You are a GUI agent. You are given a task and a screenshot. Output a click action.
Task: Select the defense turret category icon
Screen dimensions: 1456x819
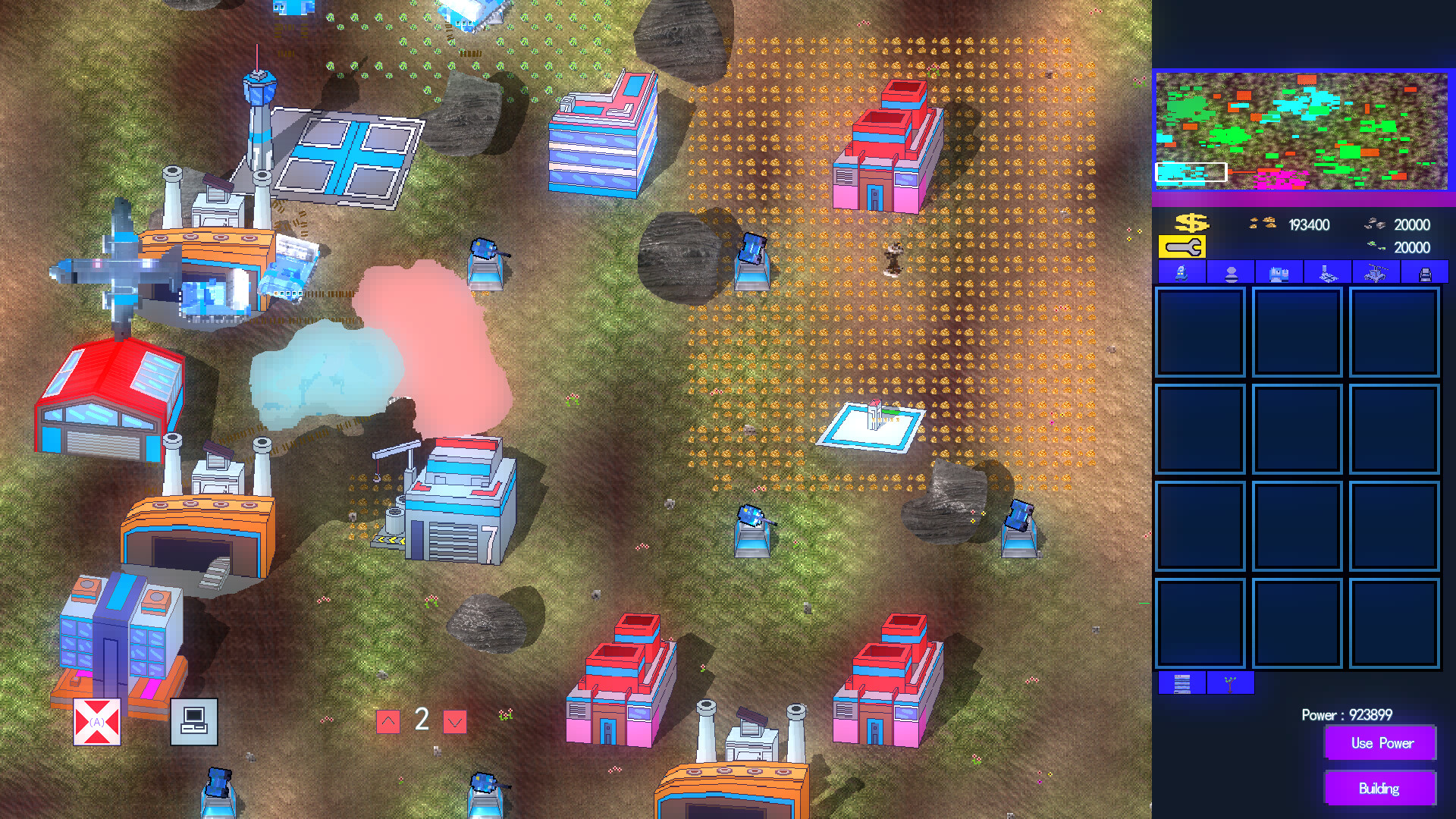(x=1328, y=275)
